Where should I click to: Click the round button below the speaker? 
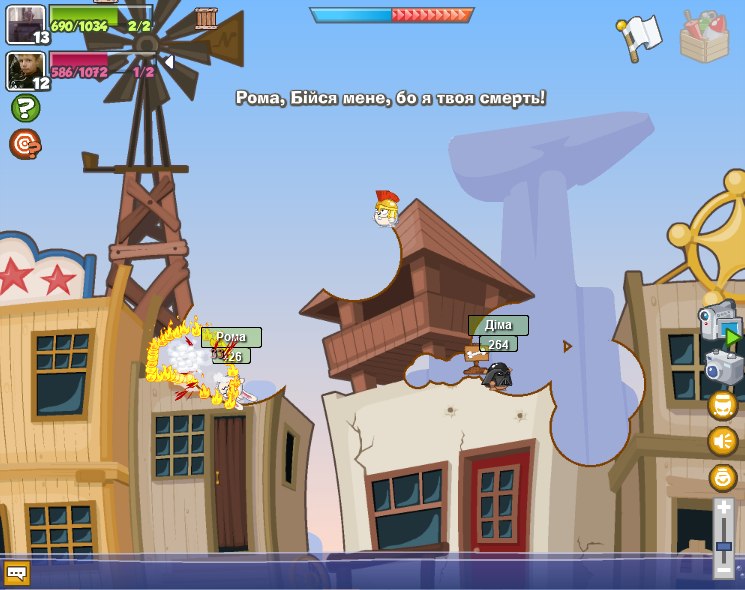tap(722, 477)
